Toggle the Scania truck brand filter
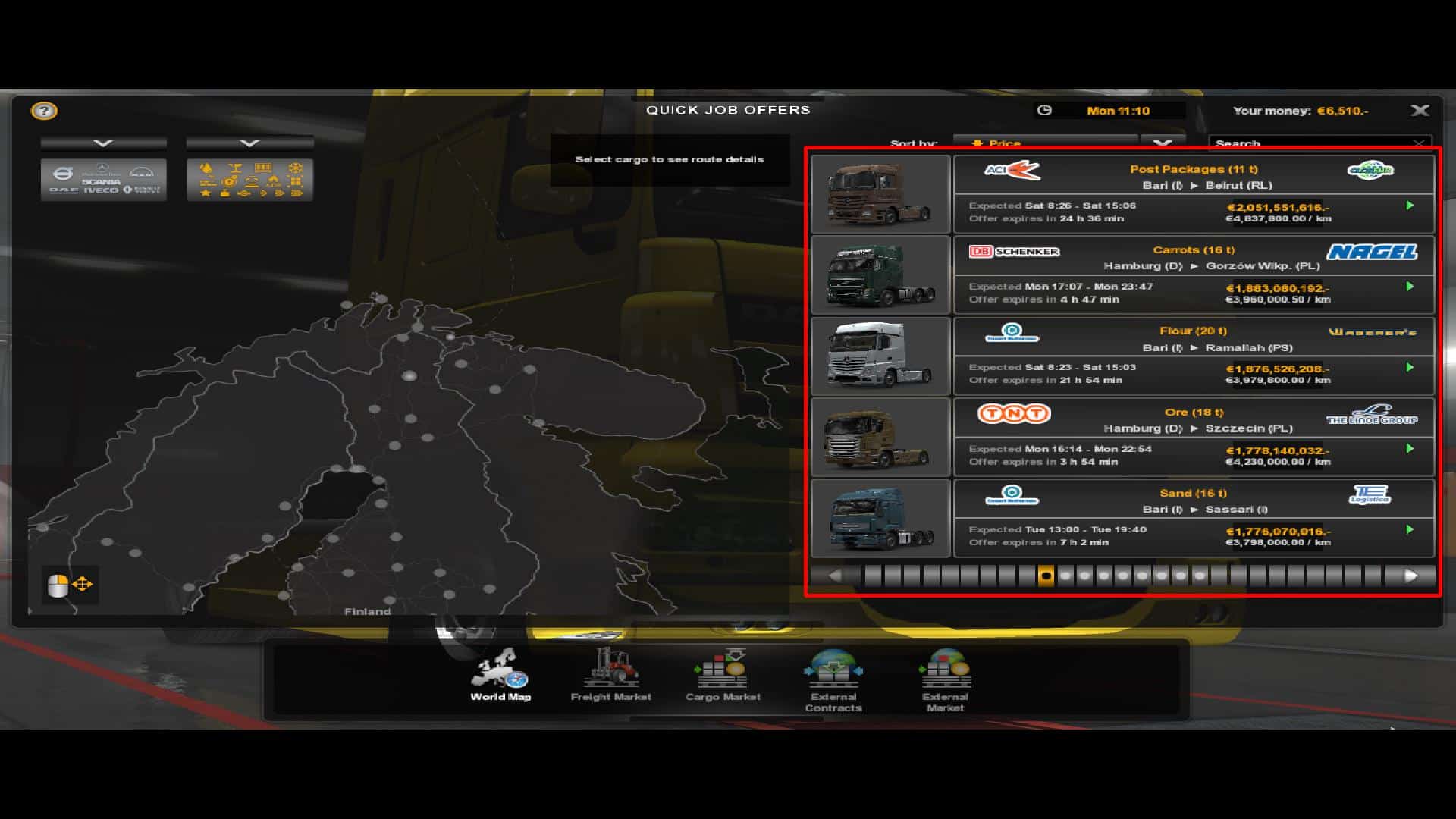1456x819 pixels. click(101, 182)
